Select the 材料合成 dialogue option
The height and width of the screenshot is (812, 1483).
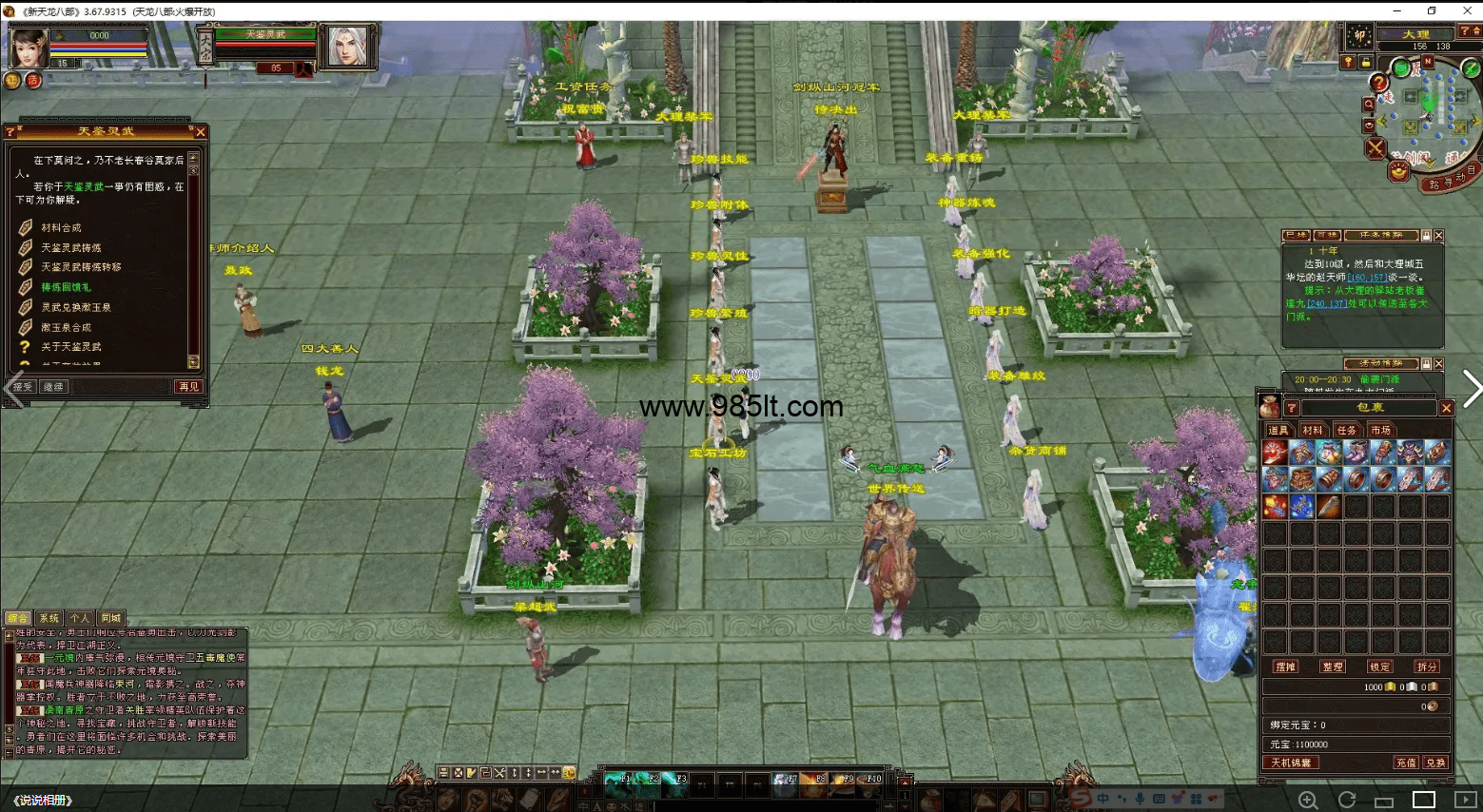coord(61,228)
